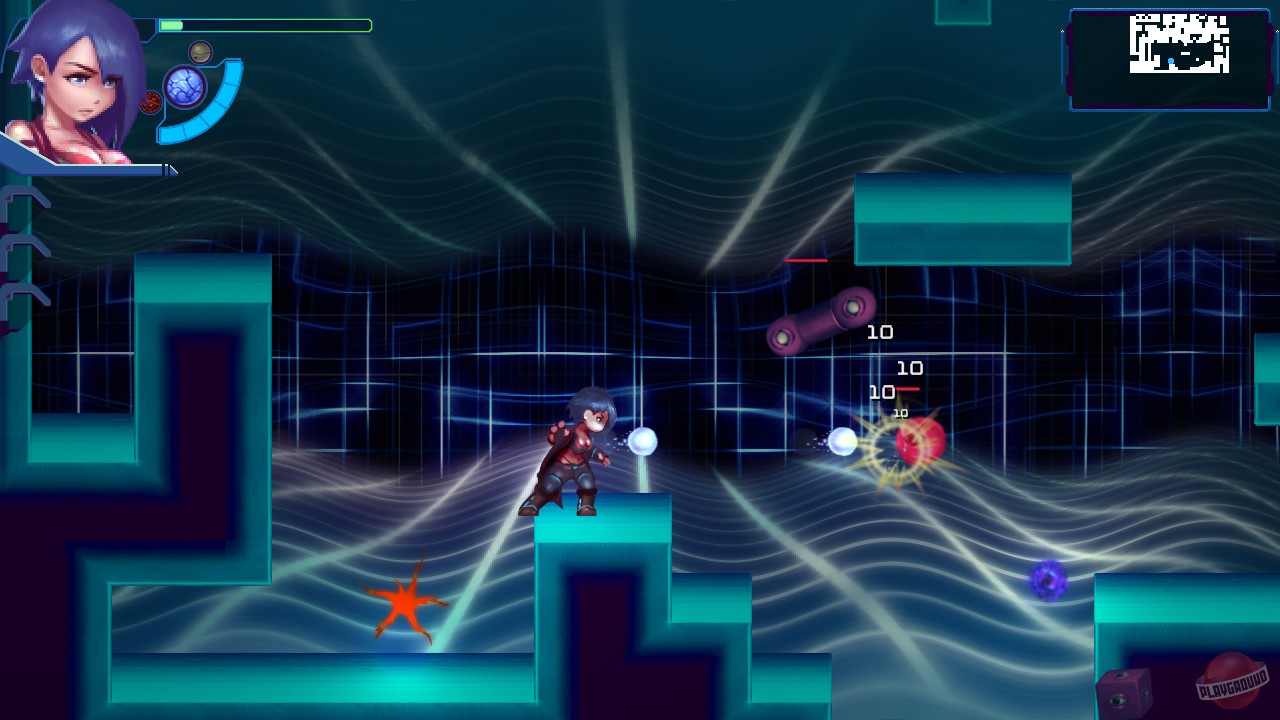1280x720 pixels.
Task: Click the damage number 10 above the enemy
Action: pyautogui.click(x=881, y=332)
